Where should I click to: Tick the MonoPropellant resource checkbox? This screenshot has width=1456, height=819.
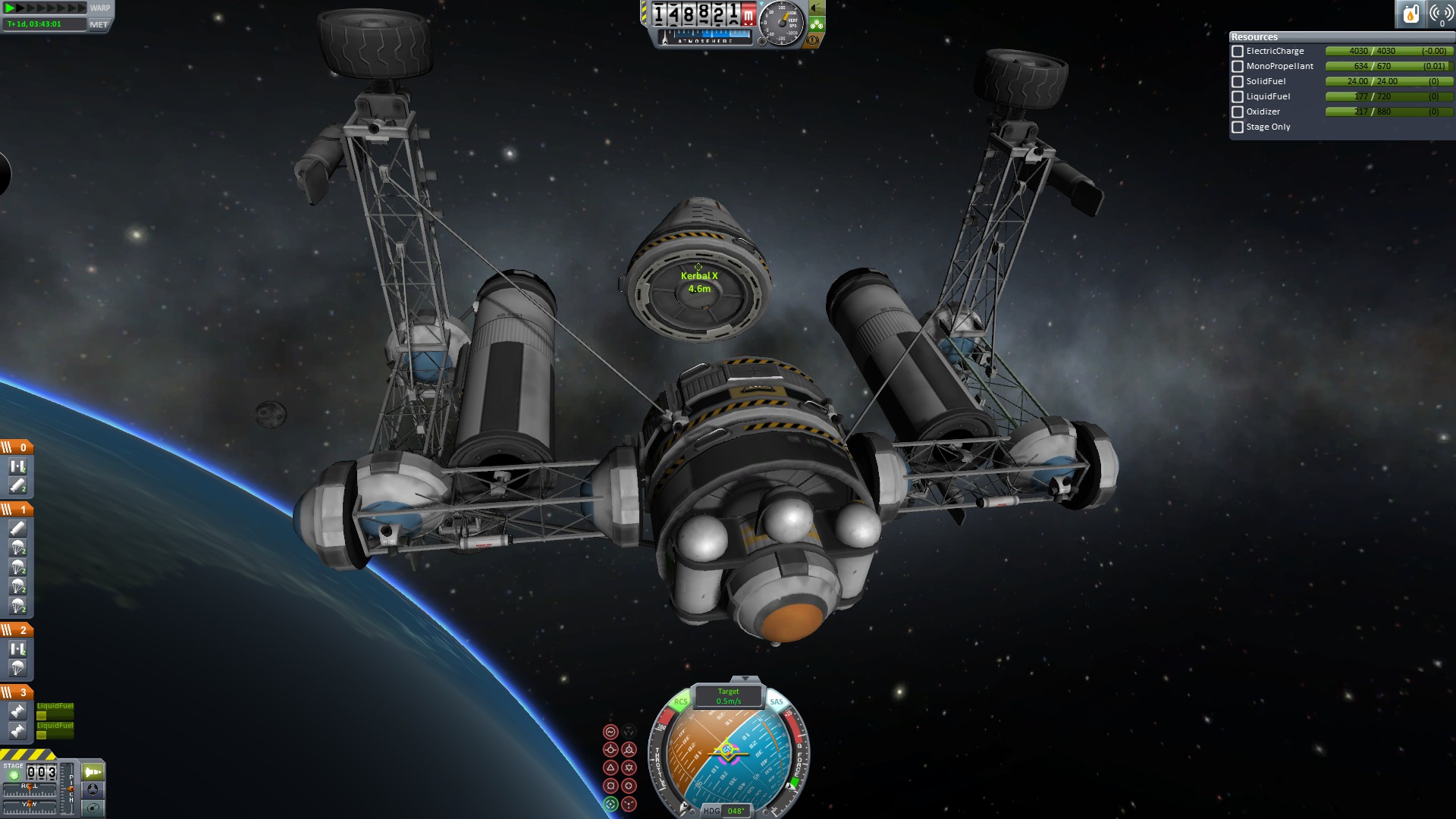[x=1238, y=67]
